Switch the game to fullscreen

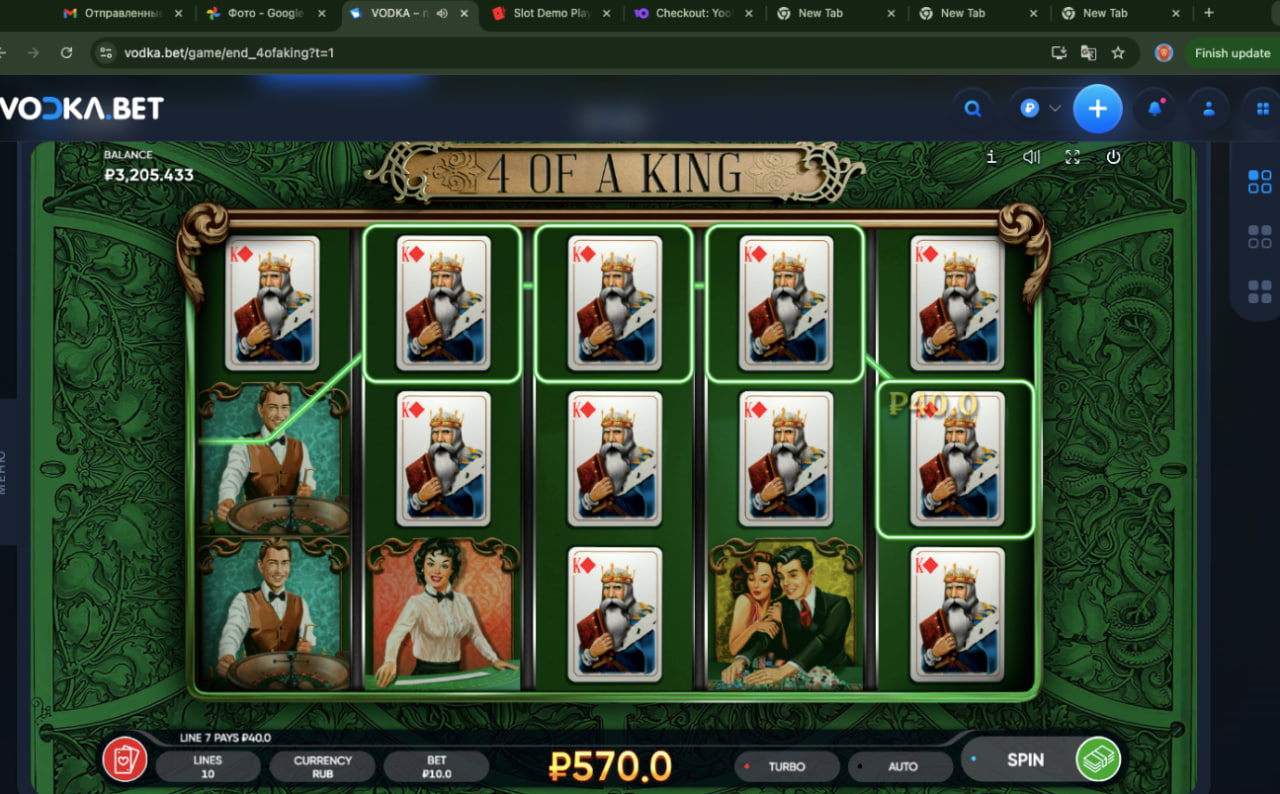(1073, 157)
